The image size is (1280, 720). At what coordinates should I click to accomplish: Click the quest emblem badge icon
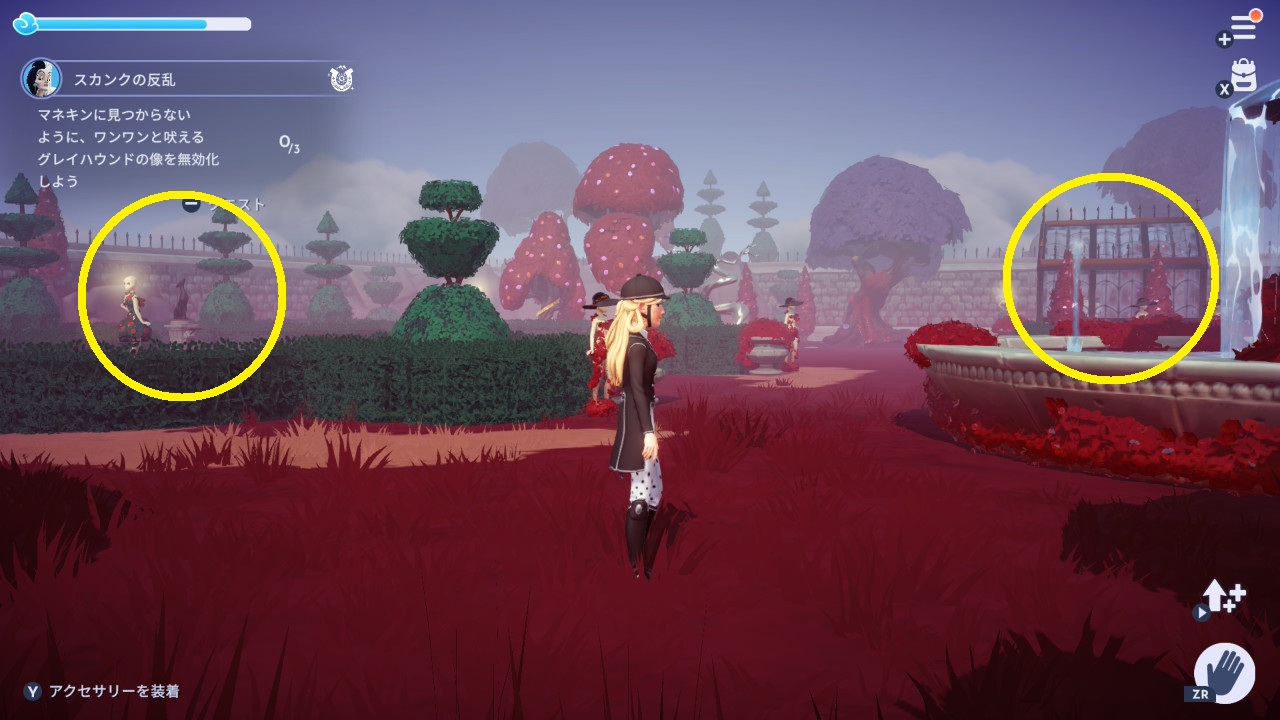point(339,79)
